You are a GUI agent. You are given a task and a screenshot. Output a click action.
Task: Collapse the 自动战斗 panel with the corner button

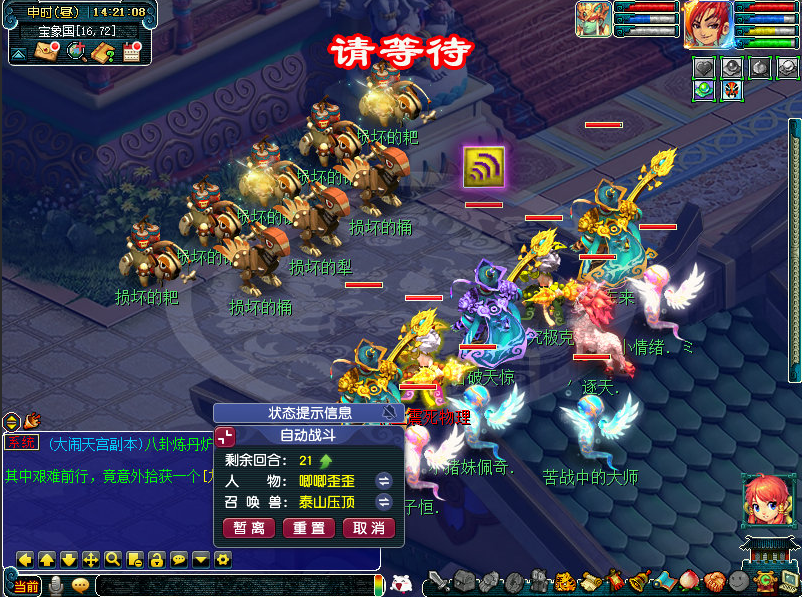pyautogui.click(x=224, y=436)
